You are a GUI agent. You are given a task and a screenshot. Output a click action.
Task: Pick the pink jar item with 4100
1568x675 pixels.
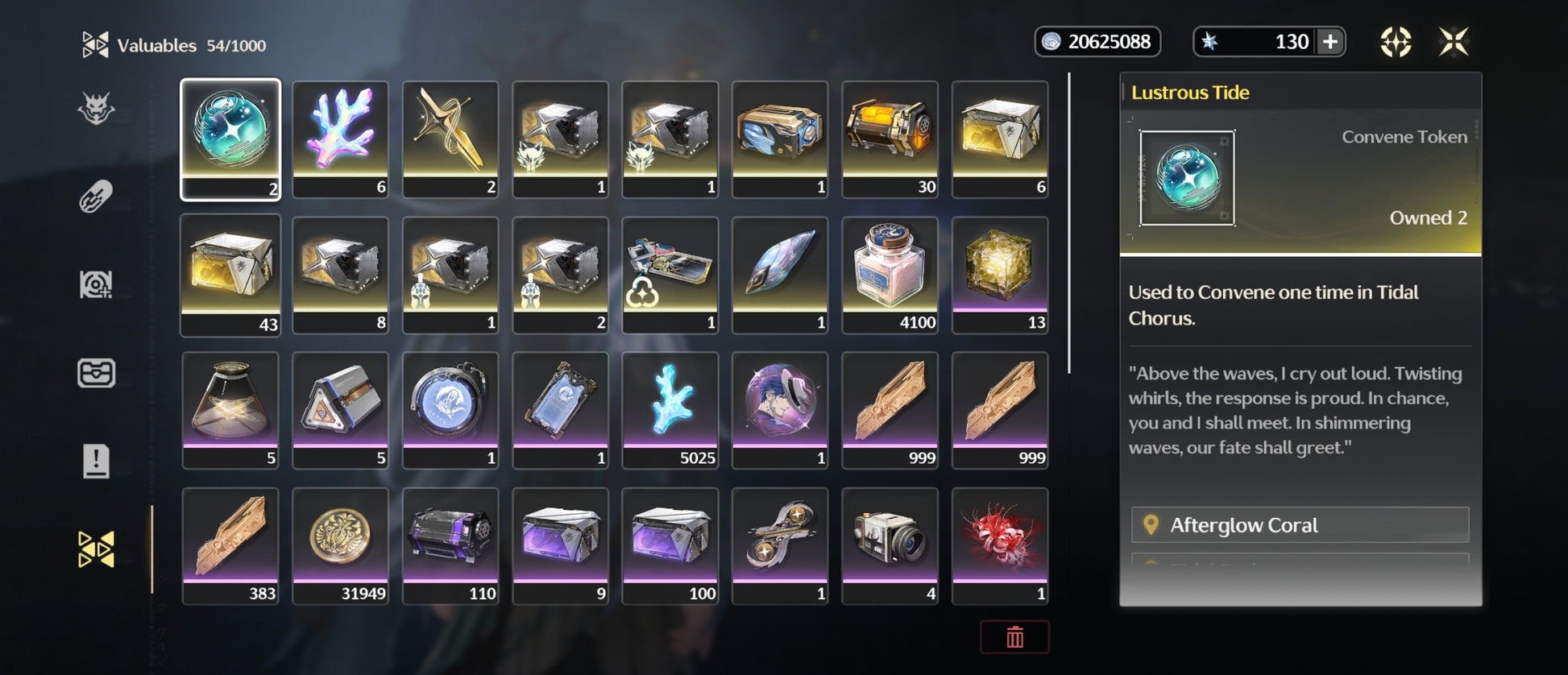pyautogui.click(x=890, y=275)
